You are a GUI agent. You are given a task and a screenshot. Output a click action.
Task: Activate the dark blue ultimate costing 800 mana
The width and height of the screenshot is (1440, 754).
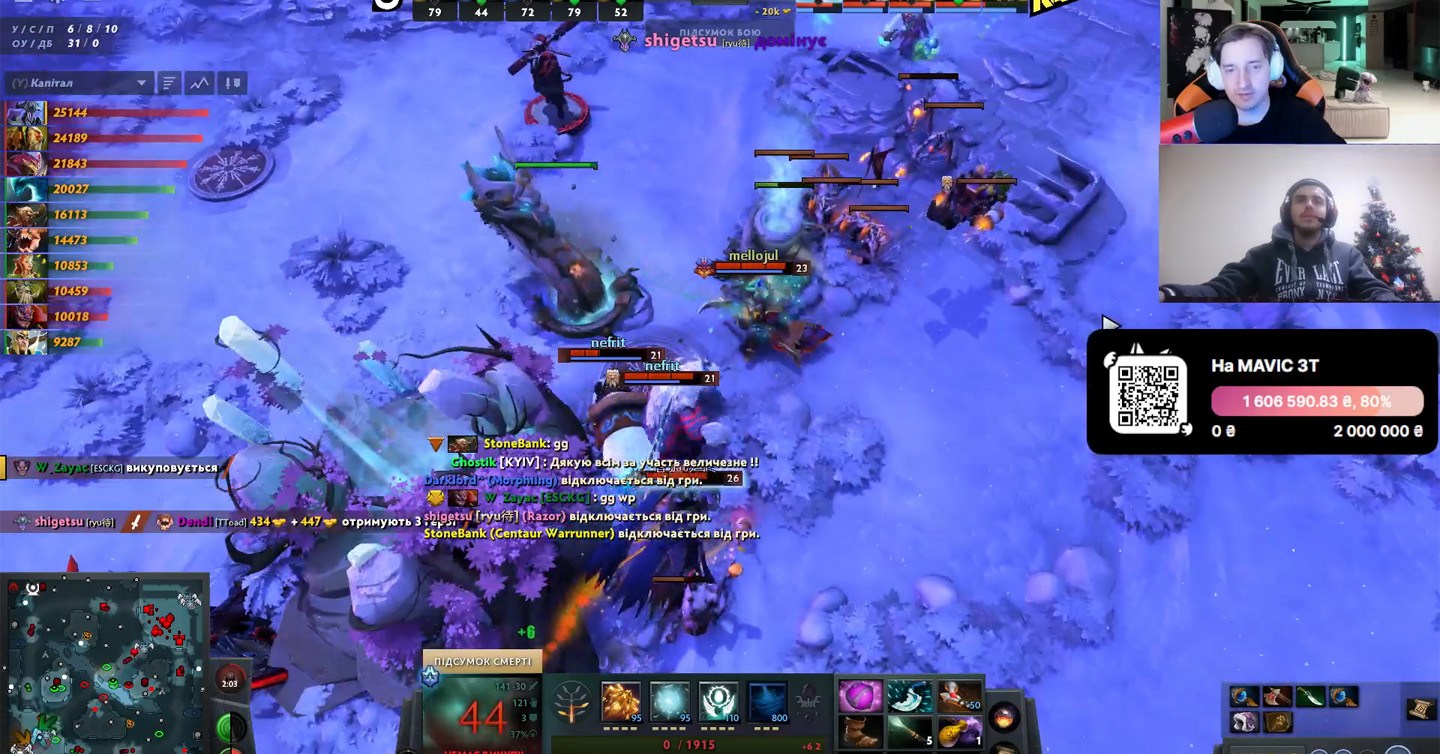(767, 702)
